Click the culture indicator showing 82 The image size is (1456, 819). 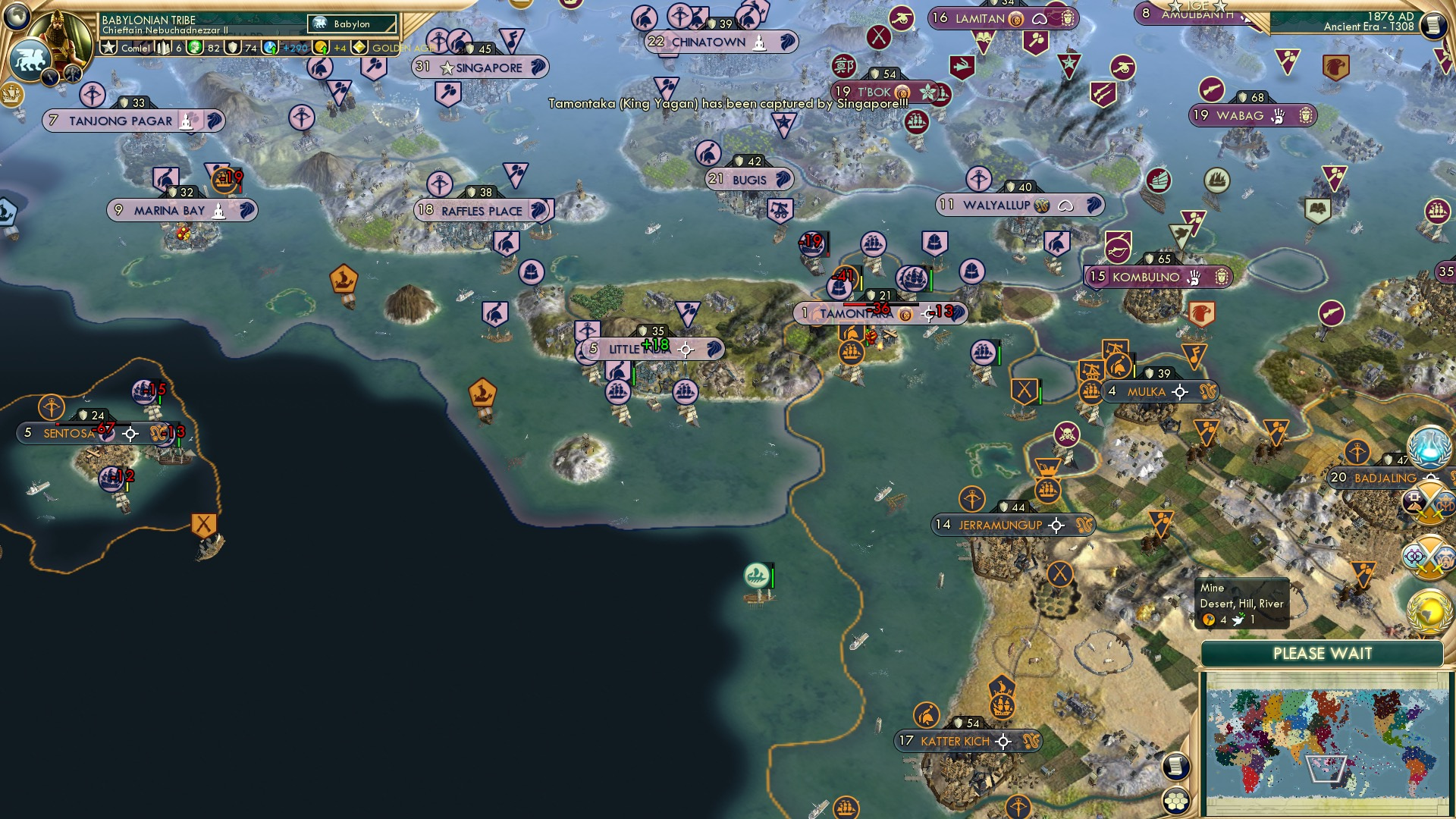(x=194, y=48)
